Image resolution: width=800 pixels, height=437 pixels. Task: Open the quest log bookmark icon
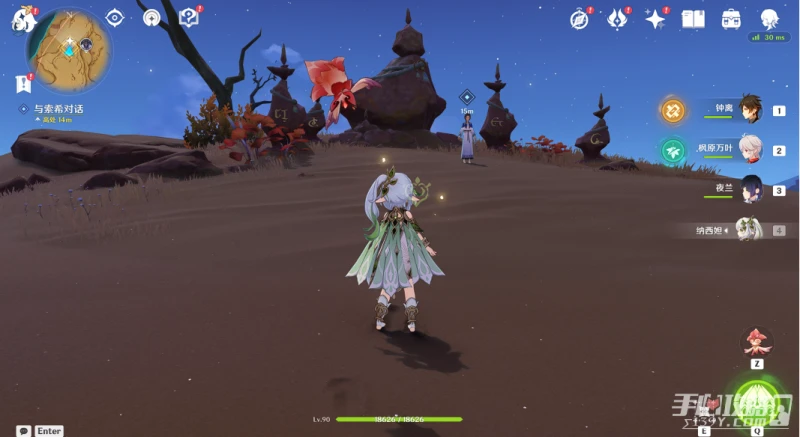click(24, 83)
